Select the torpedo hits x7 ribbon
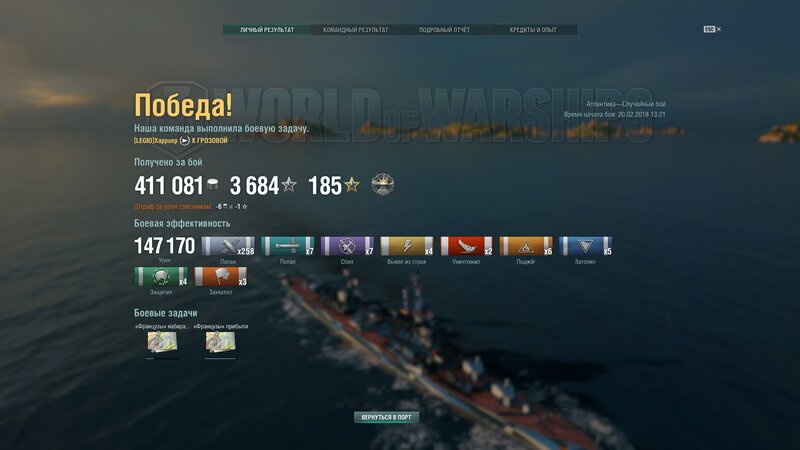Image resolution: width=800 pixels, height=450 pixels. click(288, 247)
